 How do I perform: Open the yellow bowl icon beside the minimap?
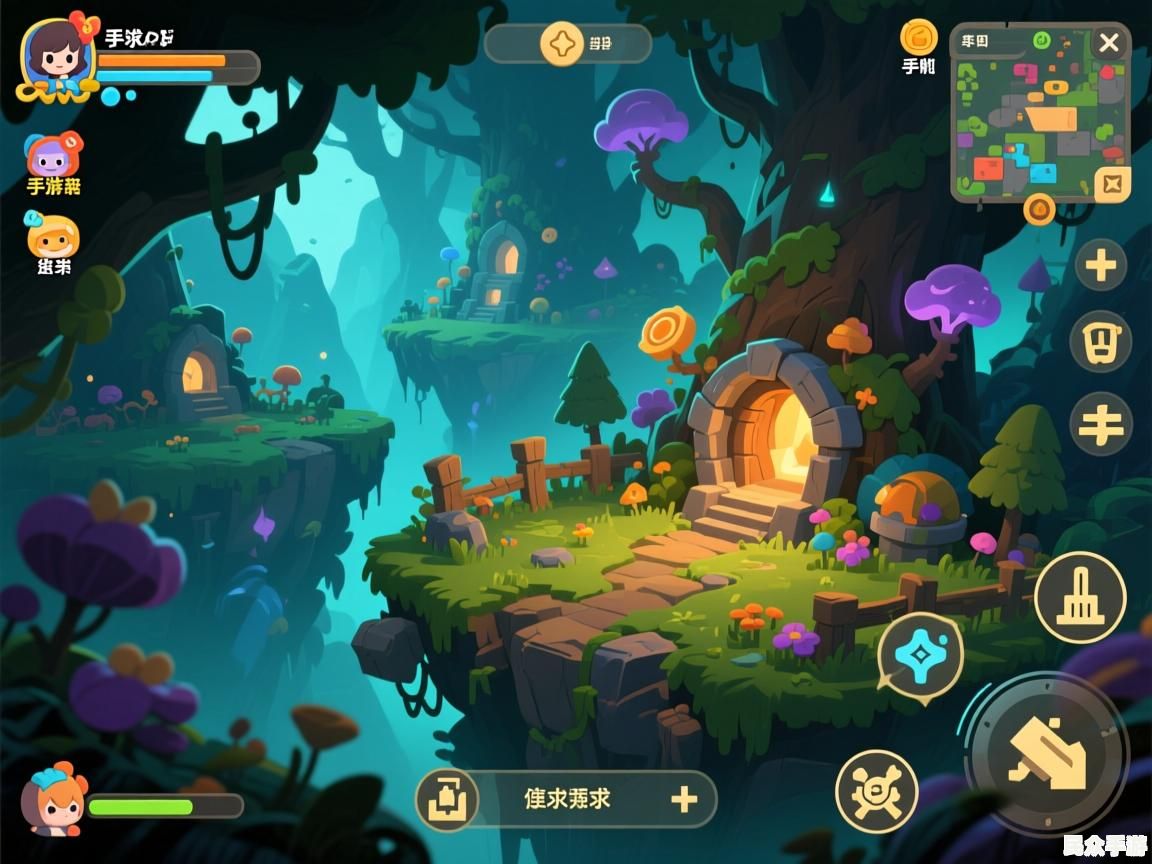[918, 38]
